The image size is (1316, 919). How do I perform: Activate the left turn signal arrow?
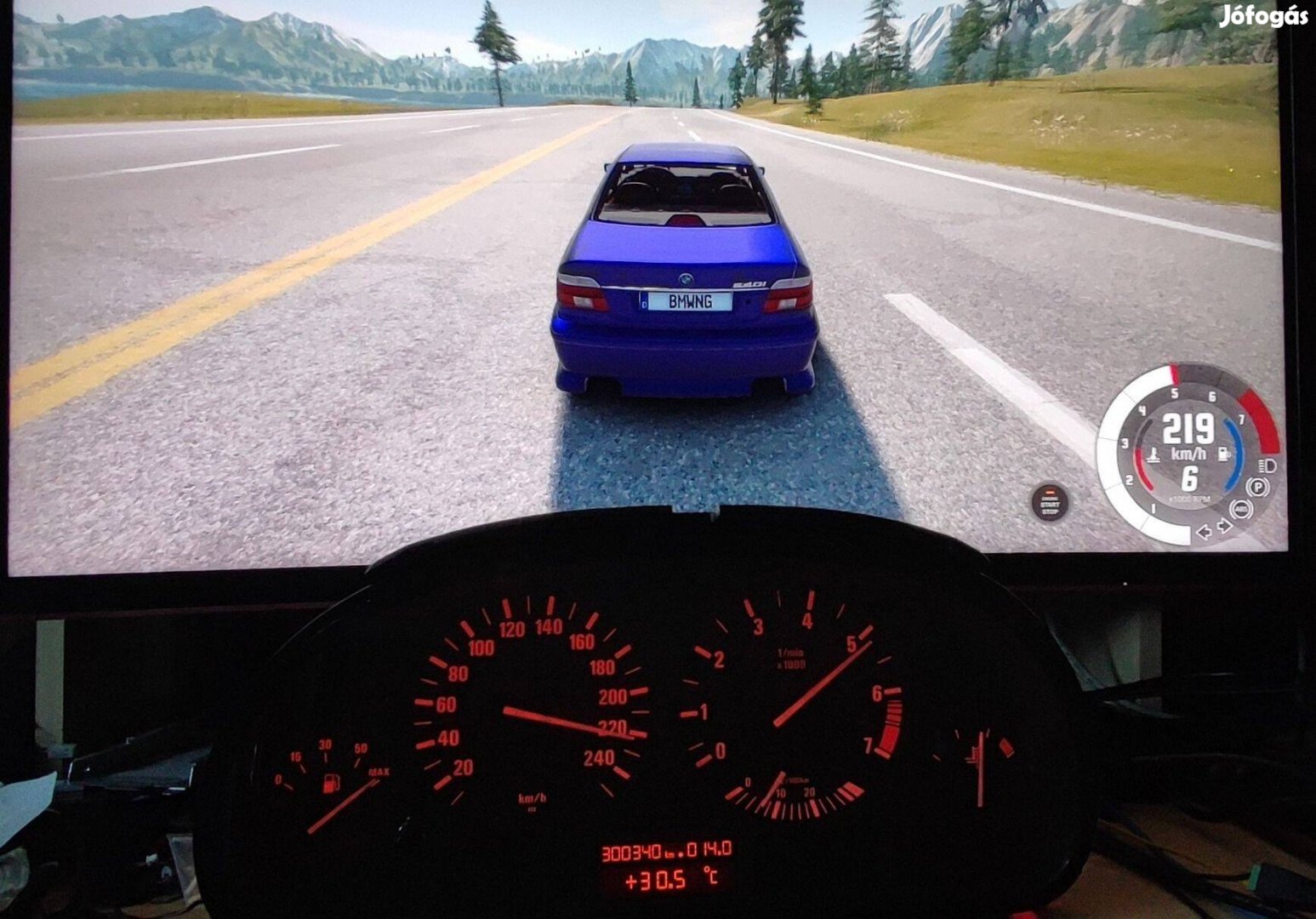1205,532
